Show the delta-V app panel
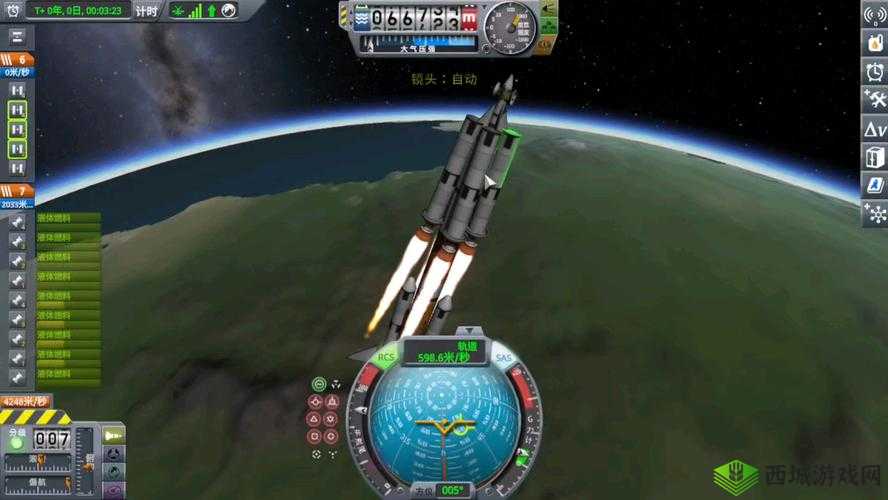The height and width of the screenshot is (500, 888). (874, 129)
